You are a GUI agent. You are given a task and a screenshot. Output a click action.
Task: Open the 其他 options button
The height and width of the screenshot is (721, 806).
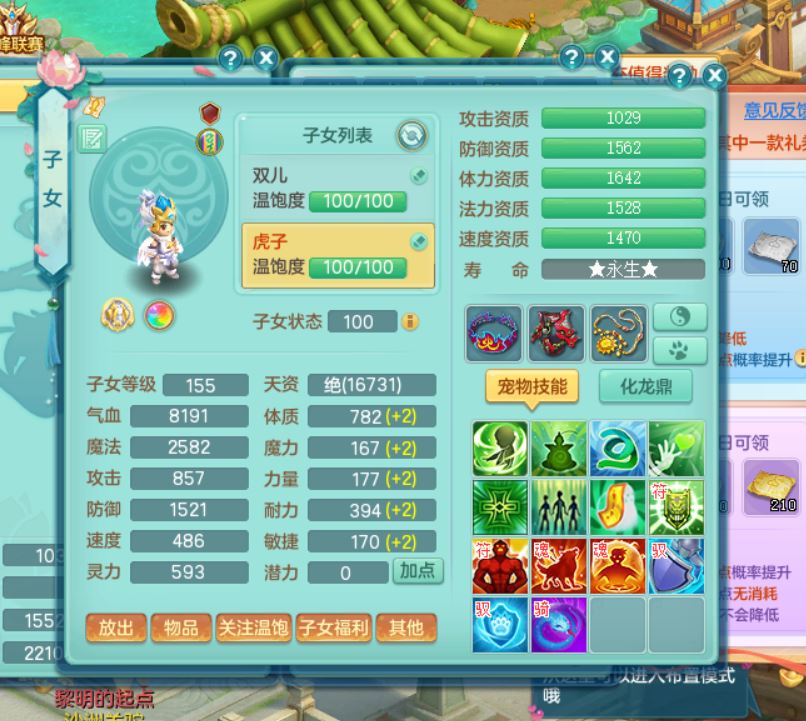tap(406, 628)
